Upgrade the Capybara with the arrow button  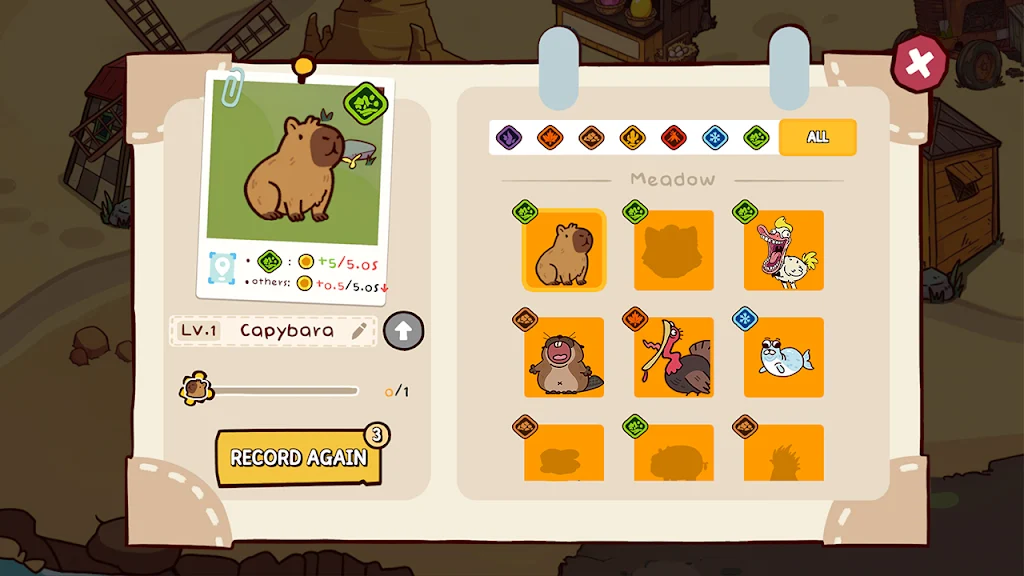(x=403, y=331)
